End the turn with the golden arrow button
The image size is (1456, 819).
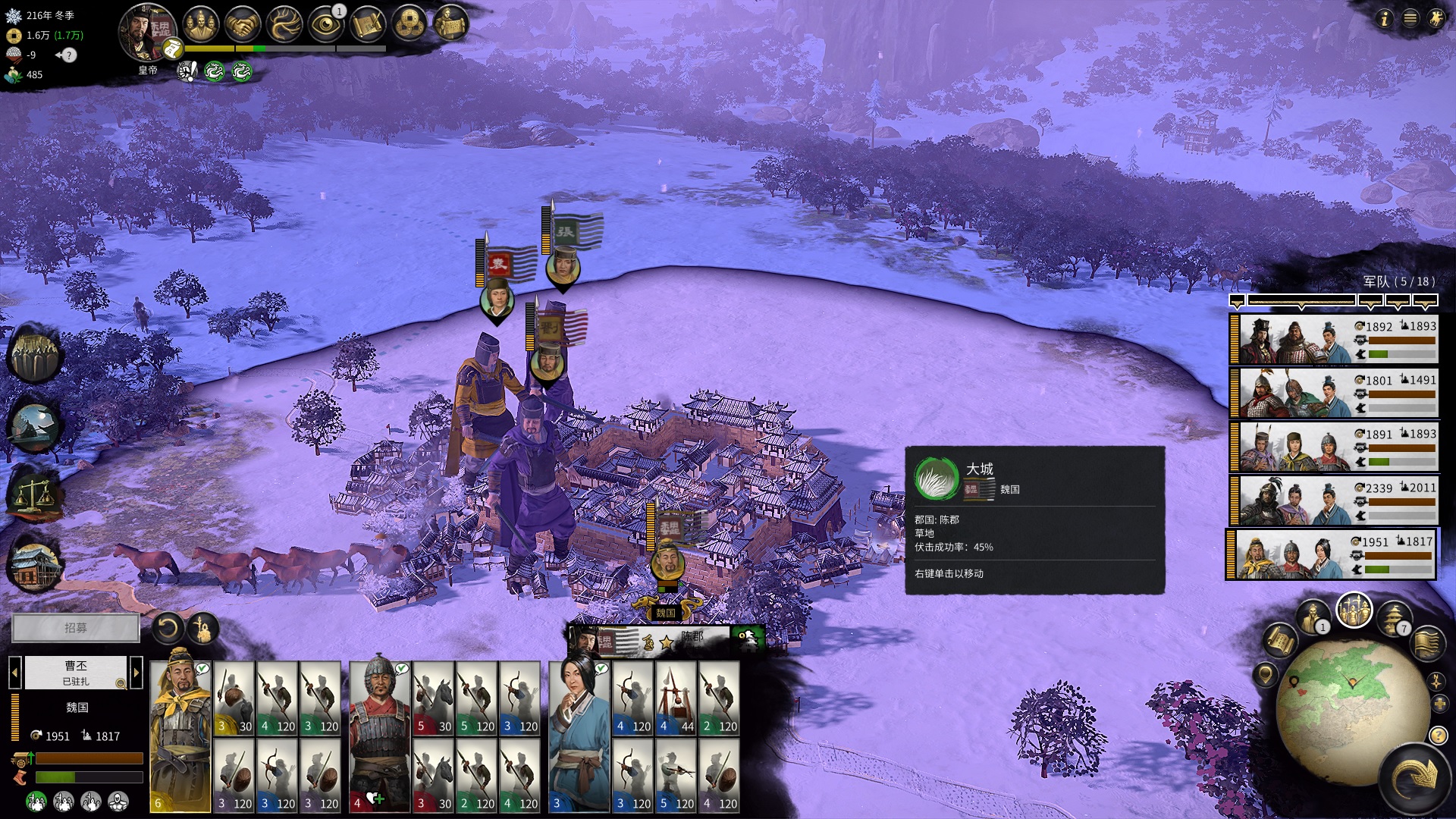[1413, 778]
